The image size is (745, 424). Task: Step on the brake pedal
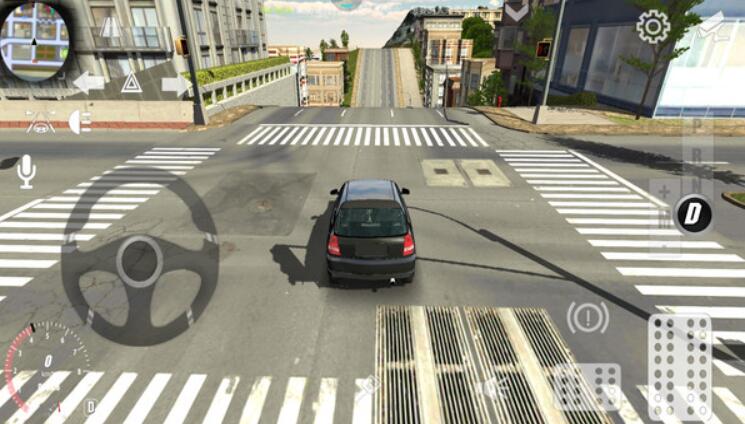pos(587,386)
